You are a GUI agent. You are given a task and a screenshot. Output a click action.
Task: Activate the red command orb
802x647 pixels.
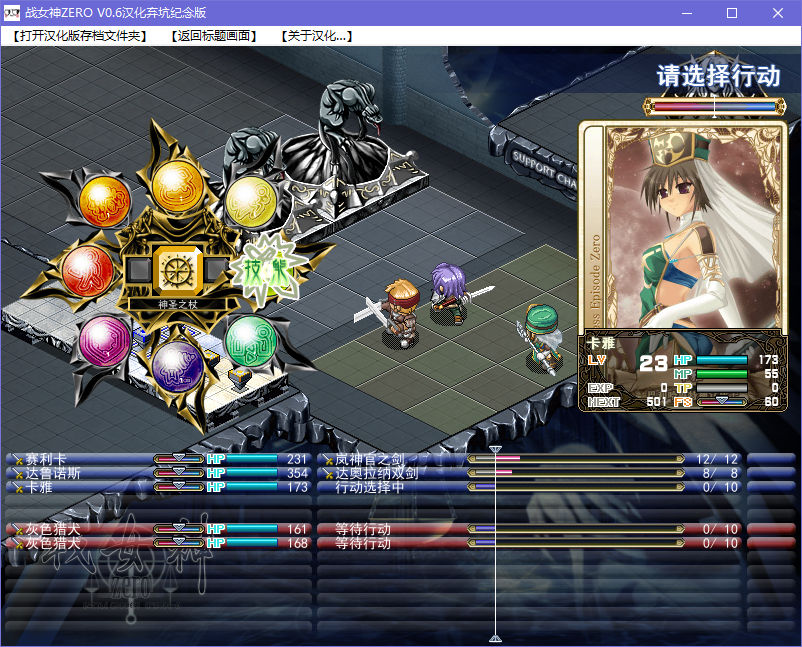tap(88, 270)
